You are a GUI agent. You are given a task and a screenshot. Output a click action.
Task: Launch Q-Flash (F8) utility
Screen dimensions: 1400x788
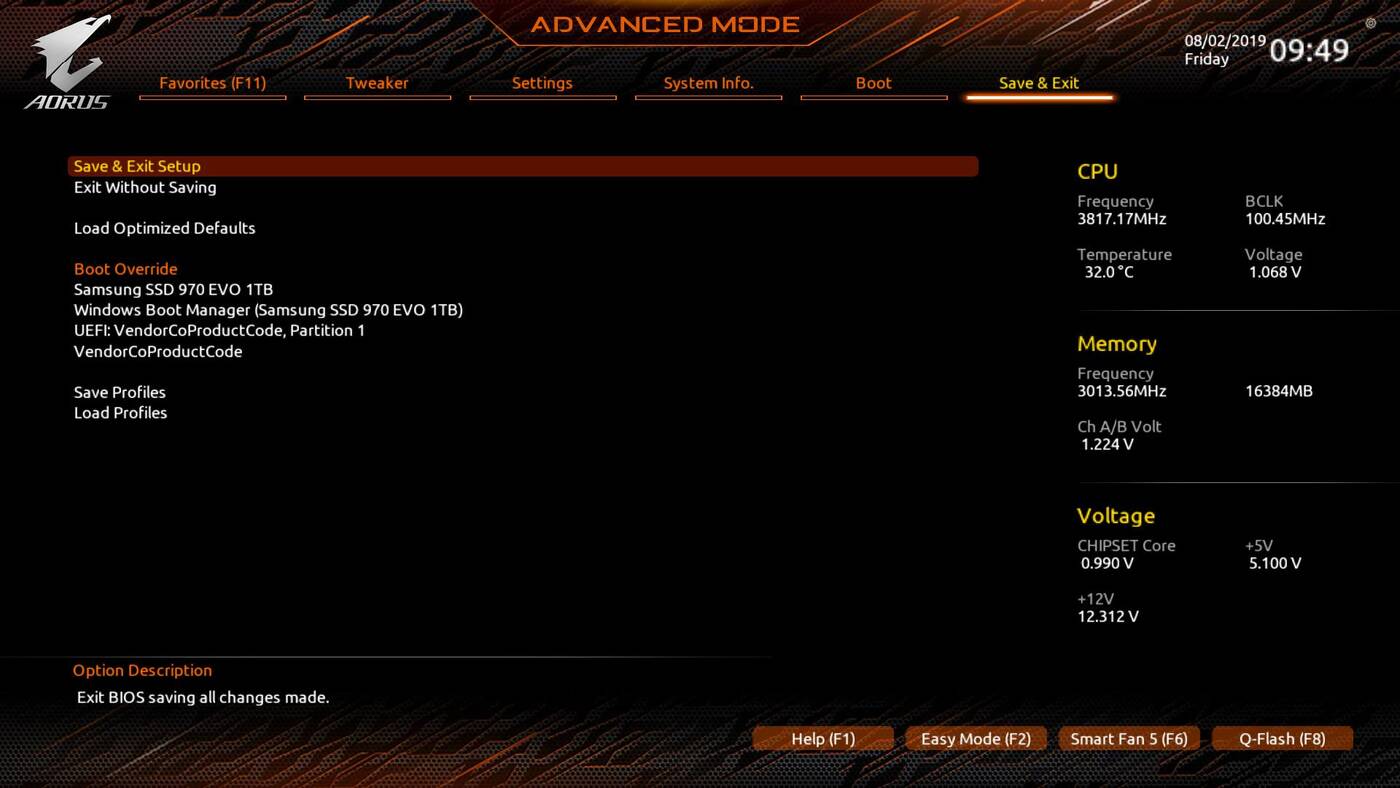point(1281,739)
